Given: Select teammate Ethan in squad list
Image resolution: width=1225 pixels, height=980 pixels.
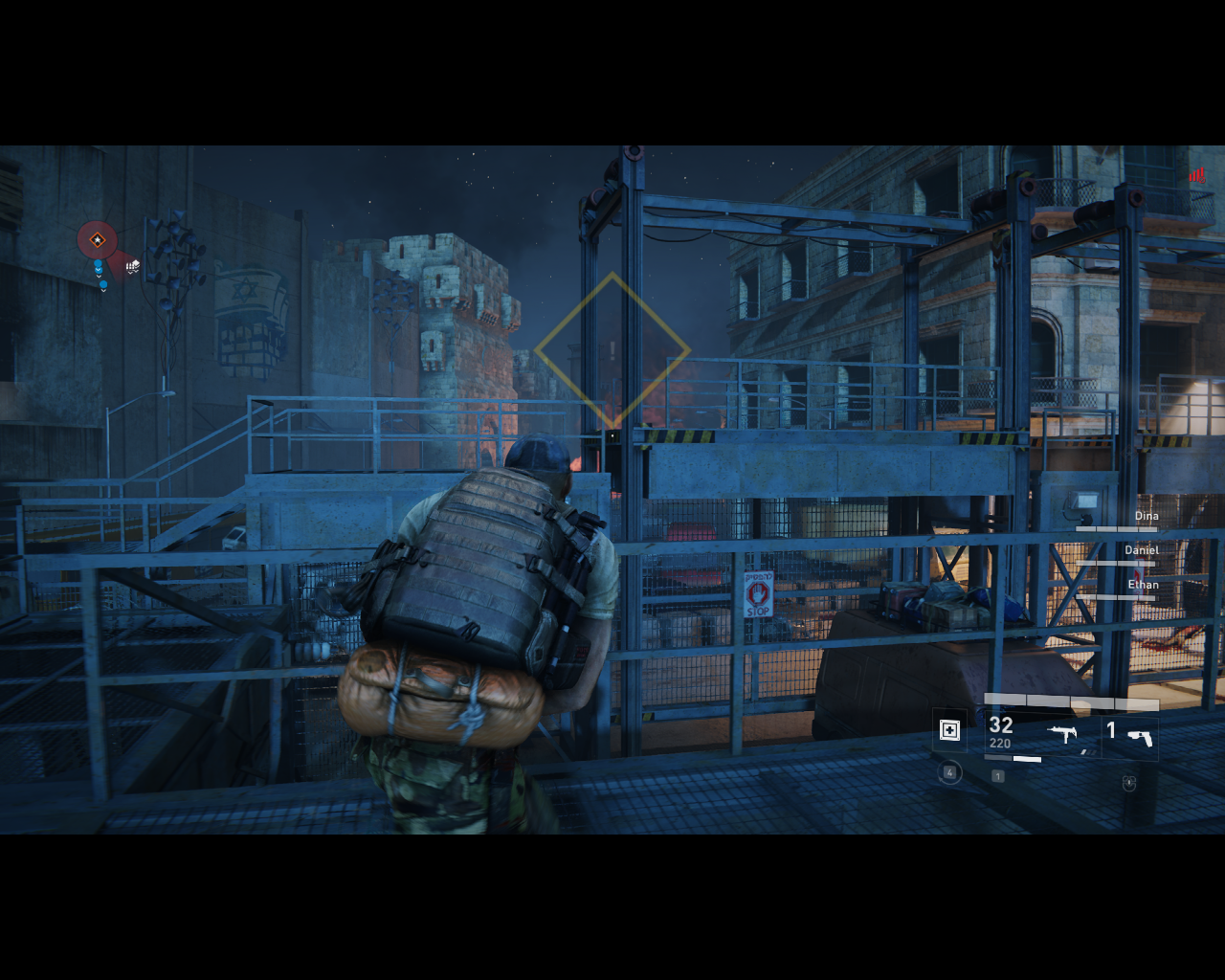Looking at the screenshot, I should (1143, 585).
